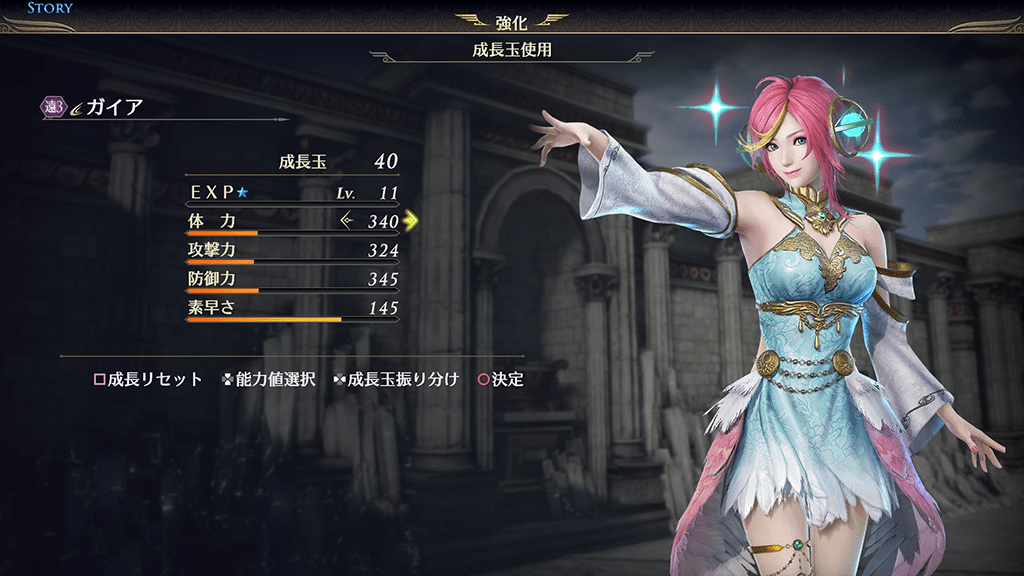Choose the 防御力 stat row
1024x576 pixels.
[x=292, y=279]
